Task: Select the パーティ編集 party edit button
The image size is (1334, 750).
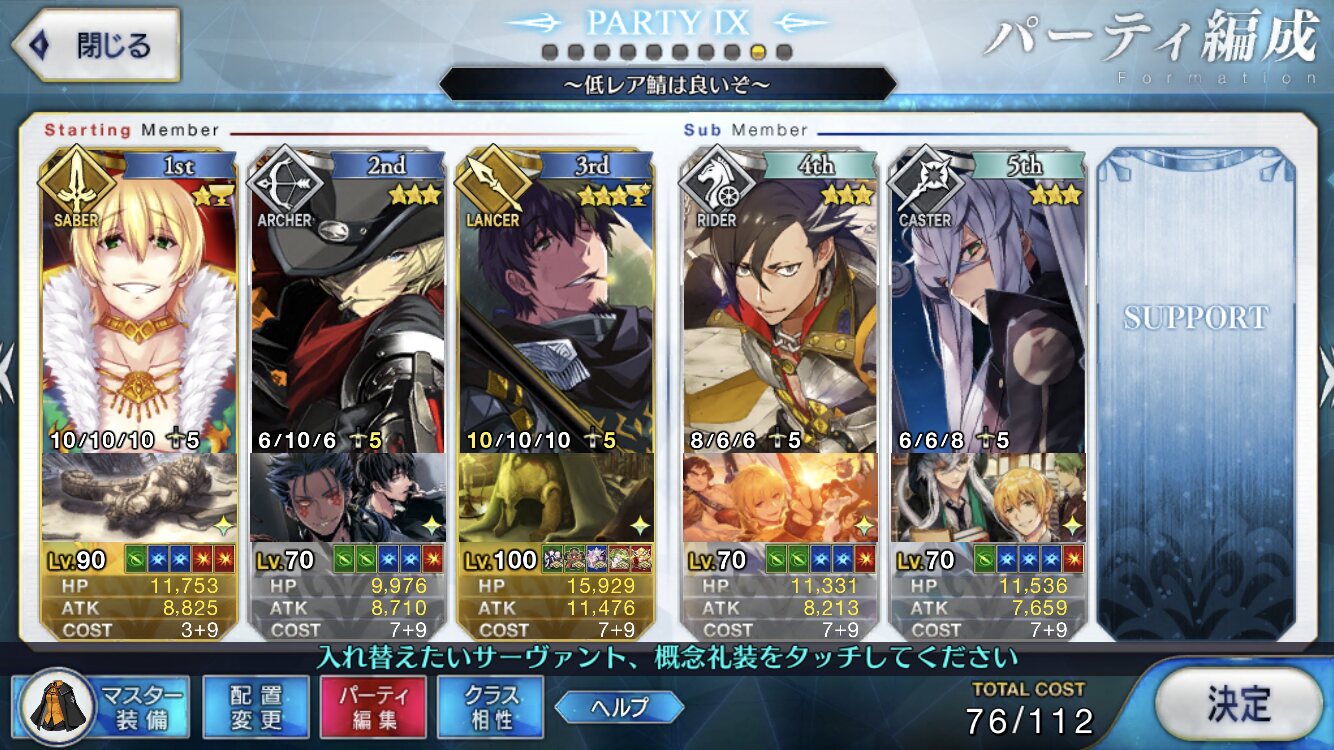Action: [x=373, y=706]
